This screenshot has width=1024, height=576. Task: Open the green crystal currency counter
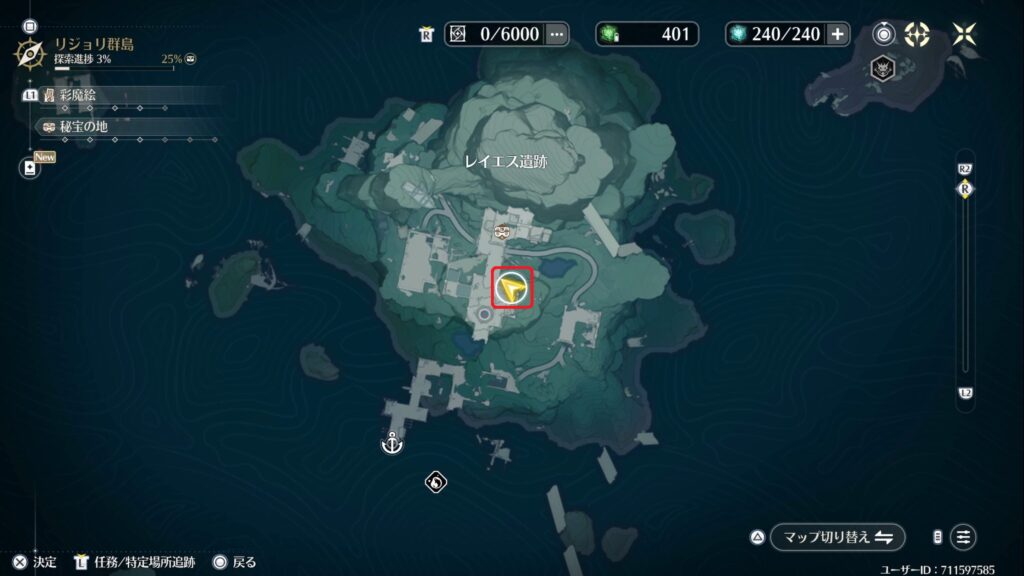pos(647,34)
